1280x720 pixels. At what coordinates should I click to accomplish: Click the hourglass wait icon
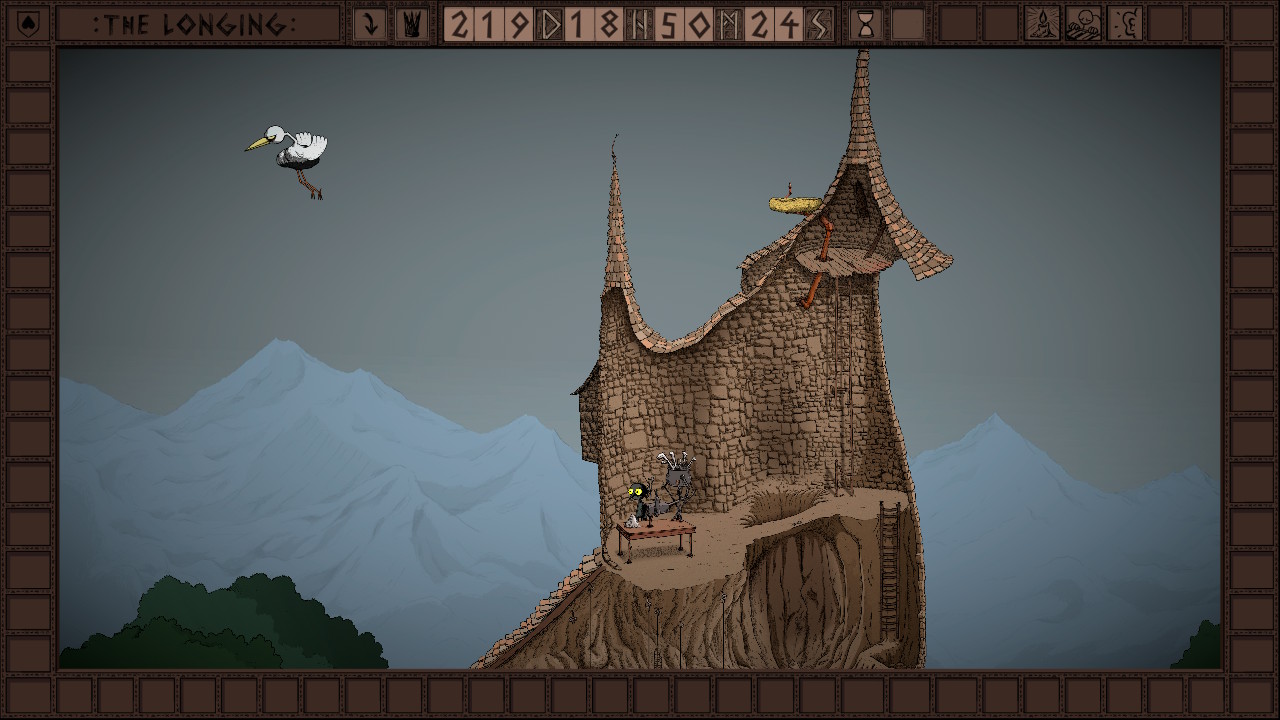[866, 24]
